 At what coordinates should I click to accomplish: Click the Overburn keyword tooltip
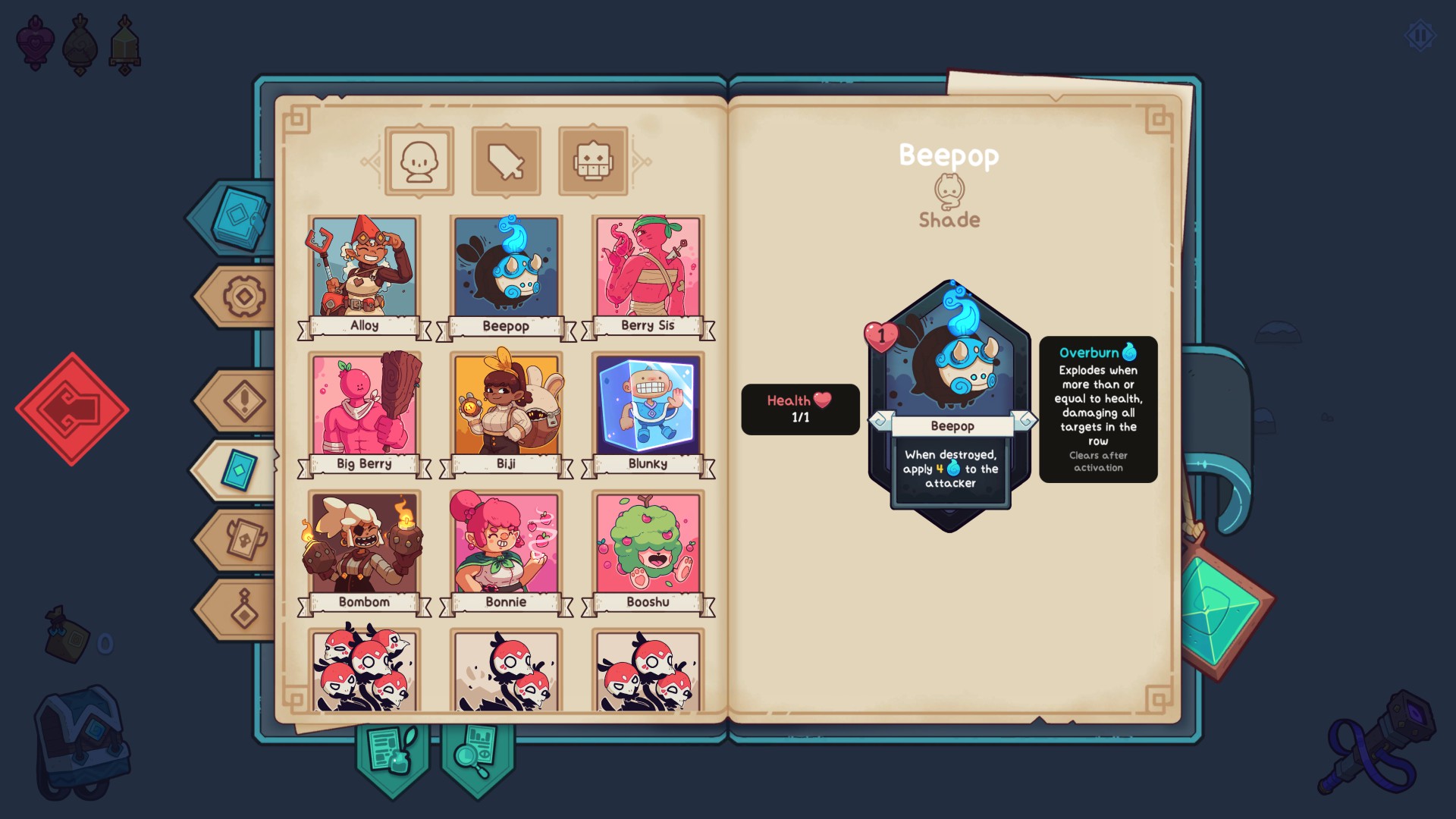[x=1098, y=408]
